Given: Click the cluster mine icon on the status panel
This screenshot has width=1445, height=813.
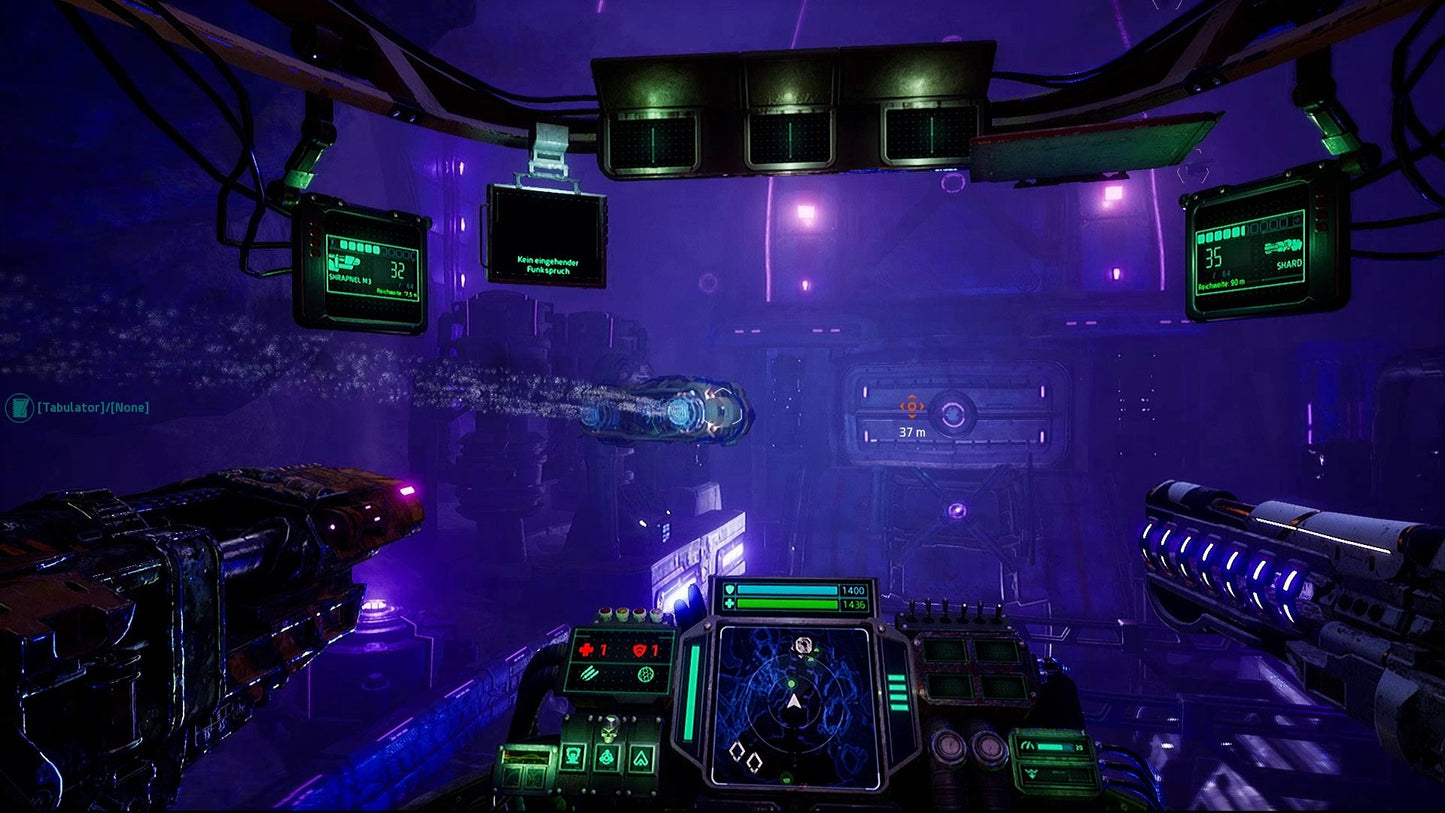Looking at the screenshot, I should click(x=645, y=673).
